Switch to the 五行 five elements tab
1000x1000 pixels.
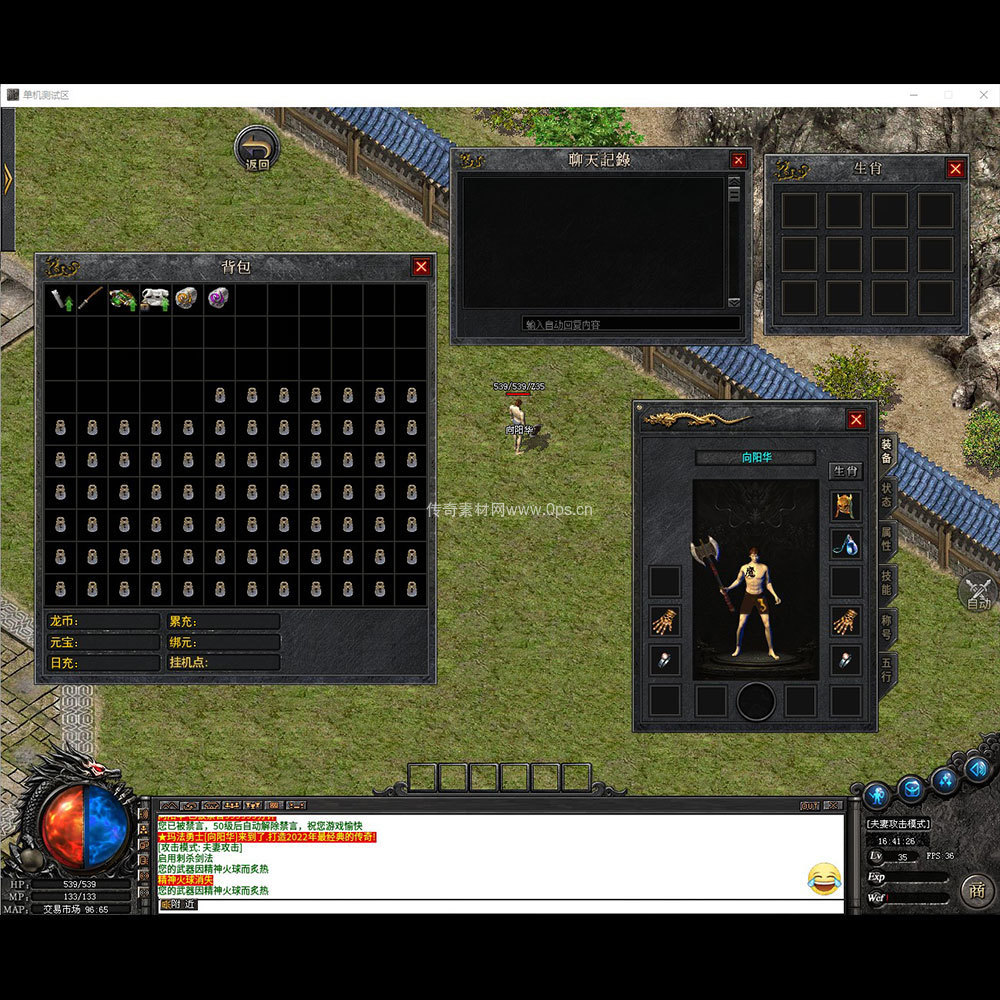tap(887, 669)
